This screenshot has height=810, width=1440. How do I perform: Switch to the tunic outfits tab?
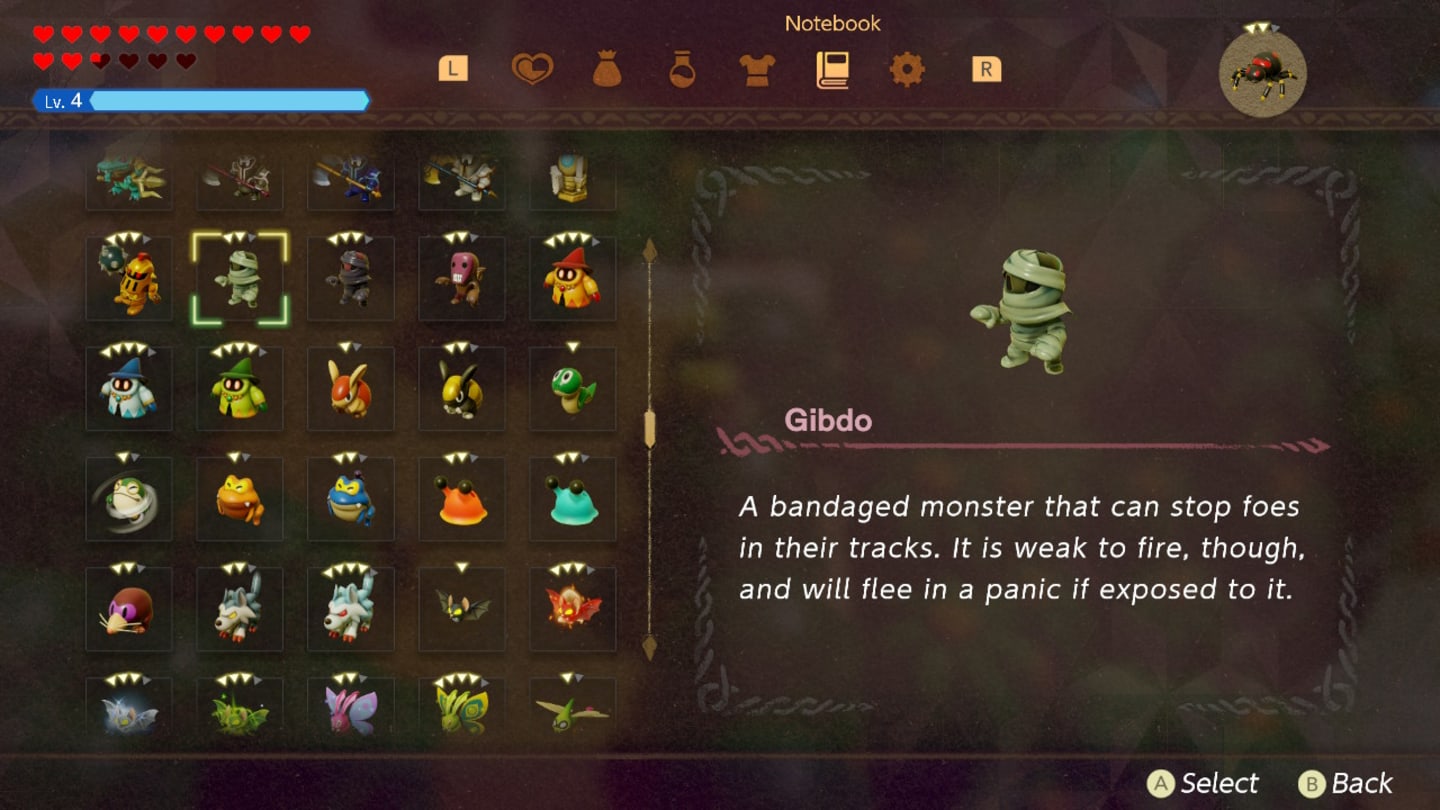[x=757, y=69]
